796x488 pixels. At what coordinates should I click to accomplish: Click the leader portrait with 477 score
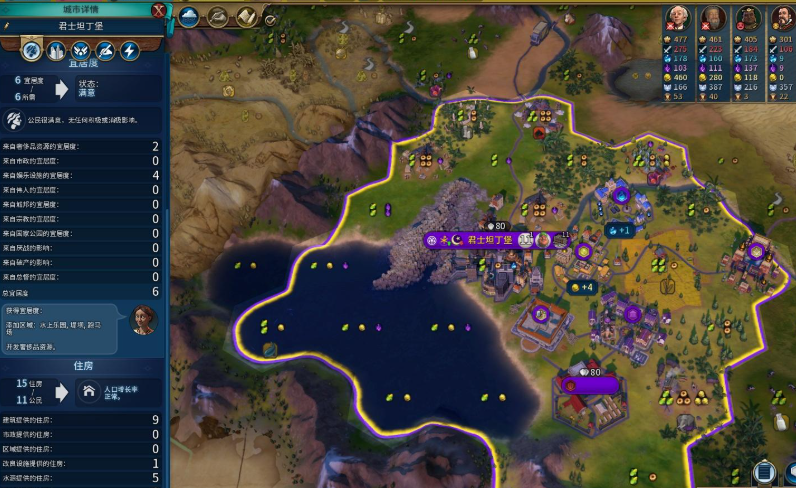[680, 18]
